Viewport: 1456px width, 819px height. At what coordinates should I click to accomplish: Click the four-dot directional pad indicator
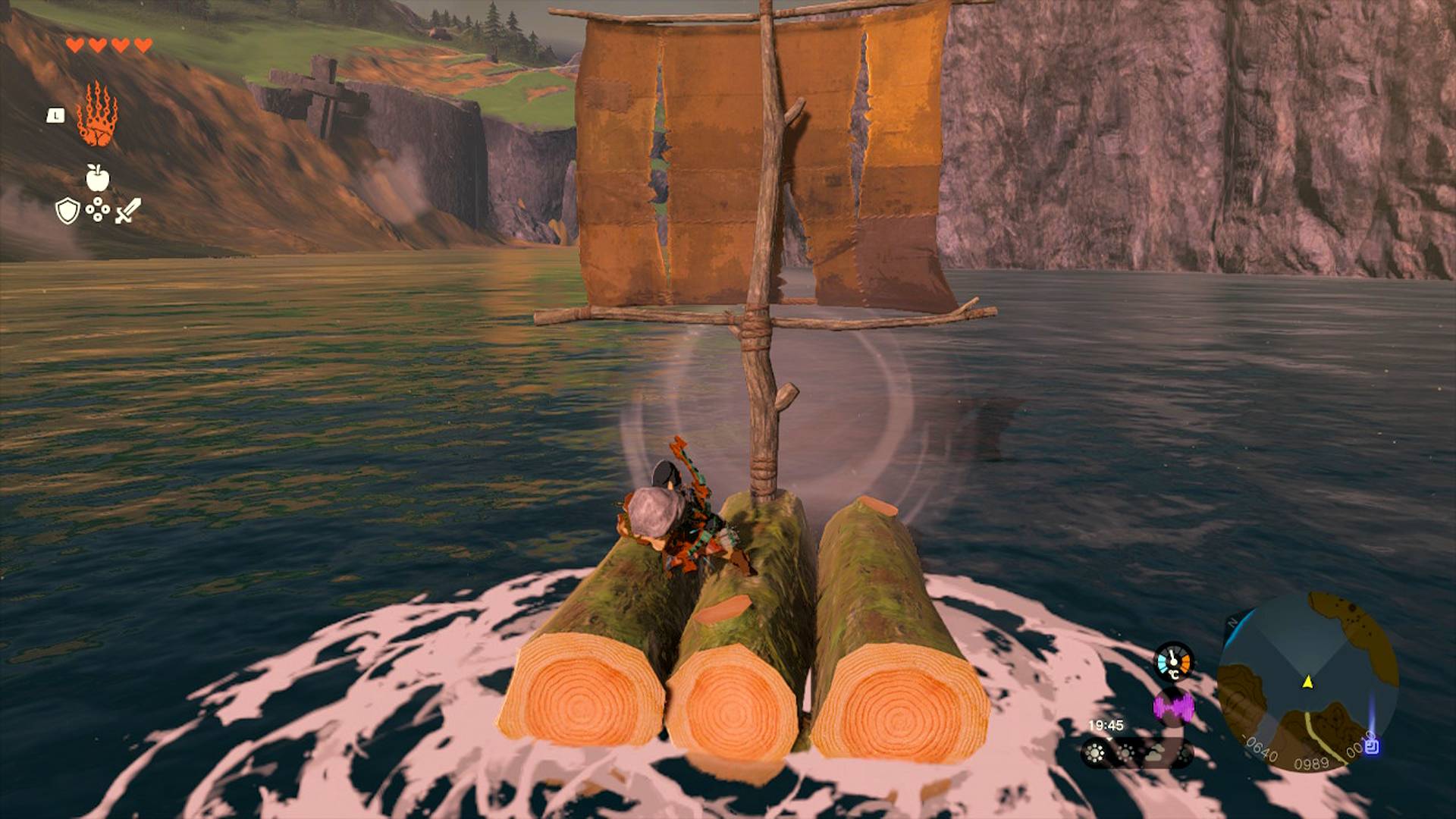tap(97, 210)
